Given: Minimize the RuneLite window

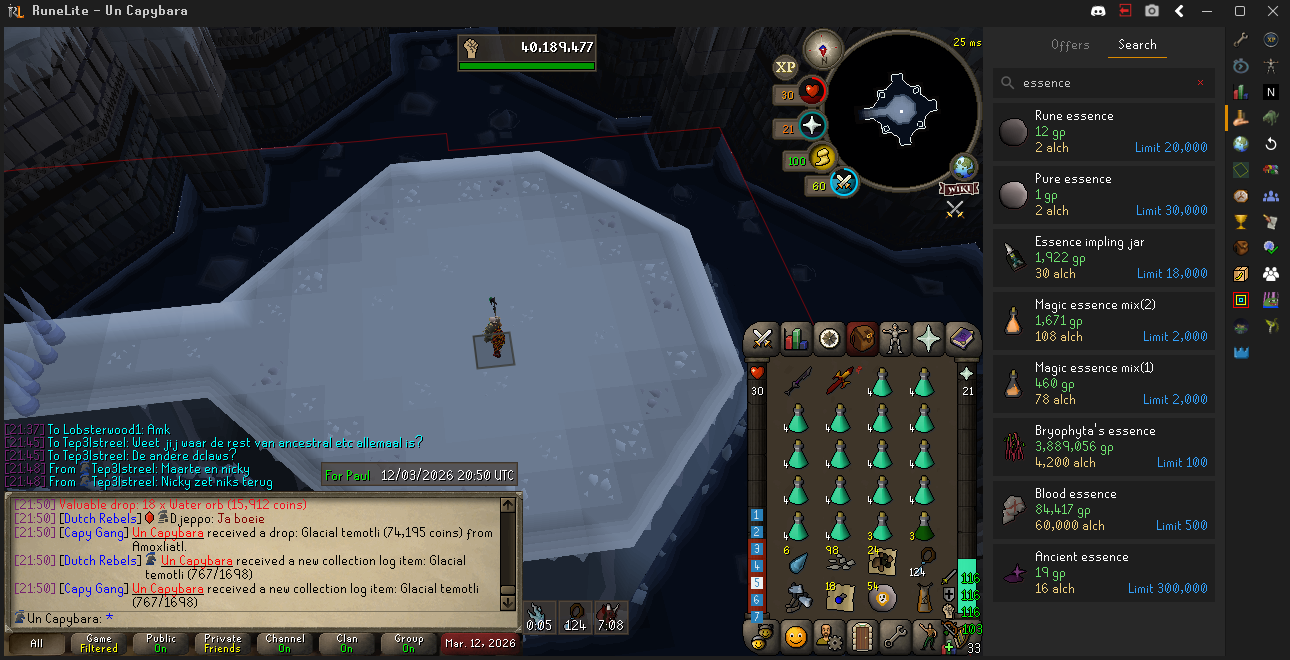Looking at the screenshot, I should [x=1208, y=11].
